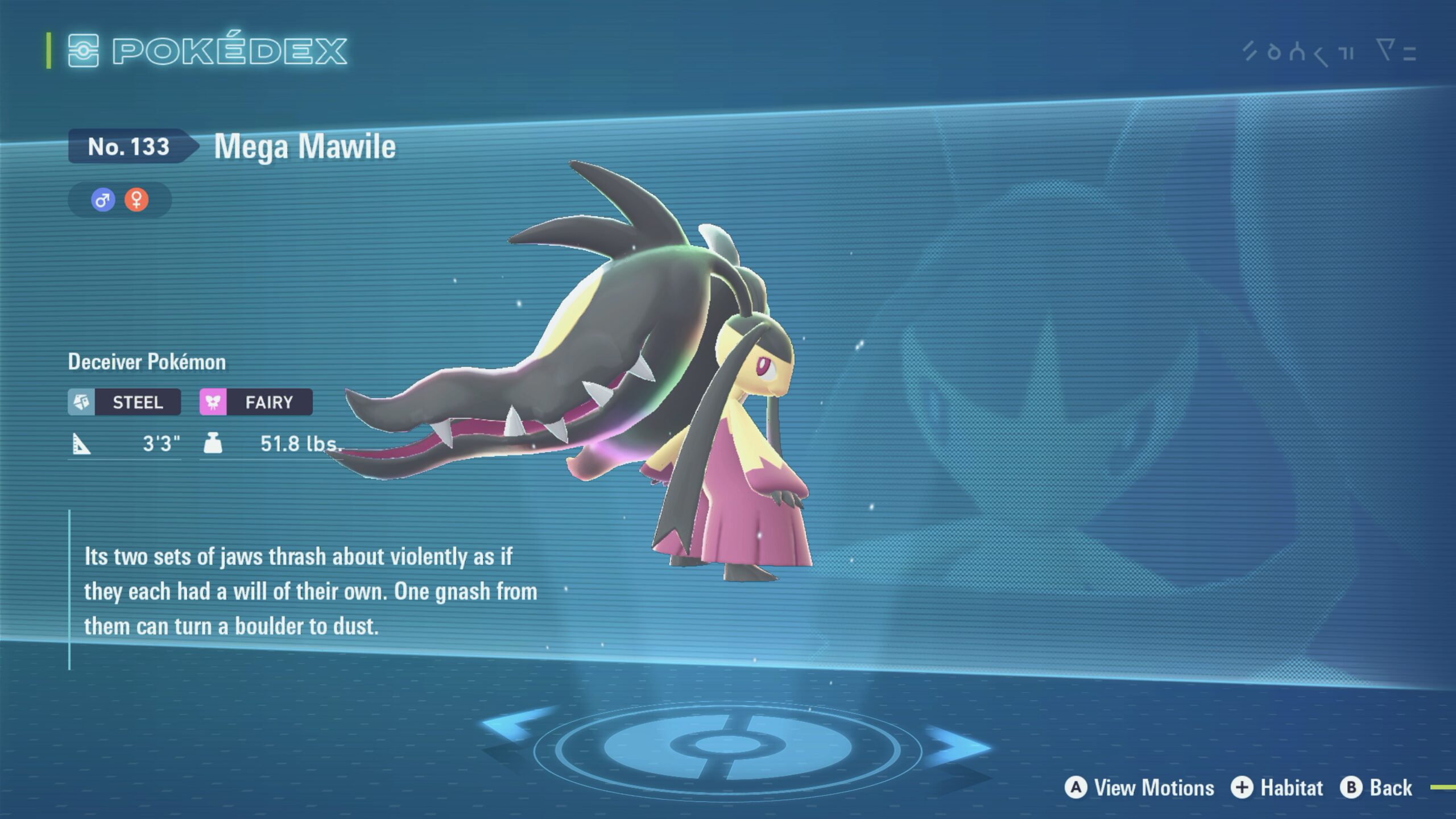Select the orange female gender icon
Screen dimensions: 1456x819
(x=136, y=200)
